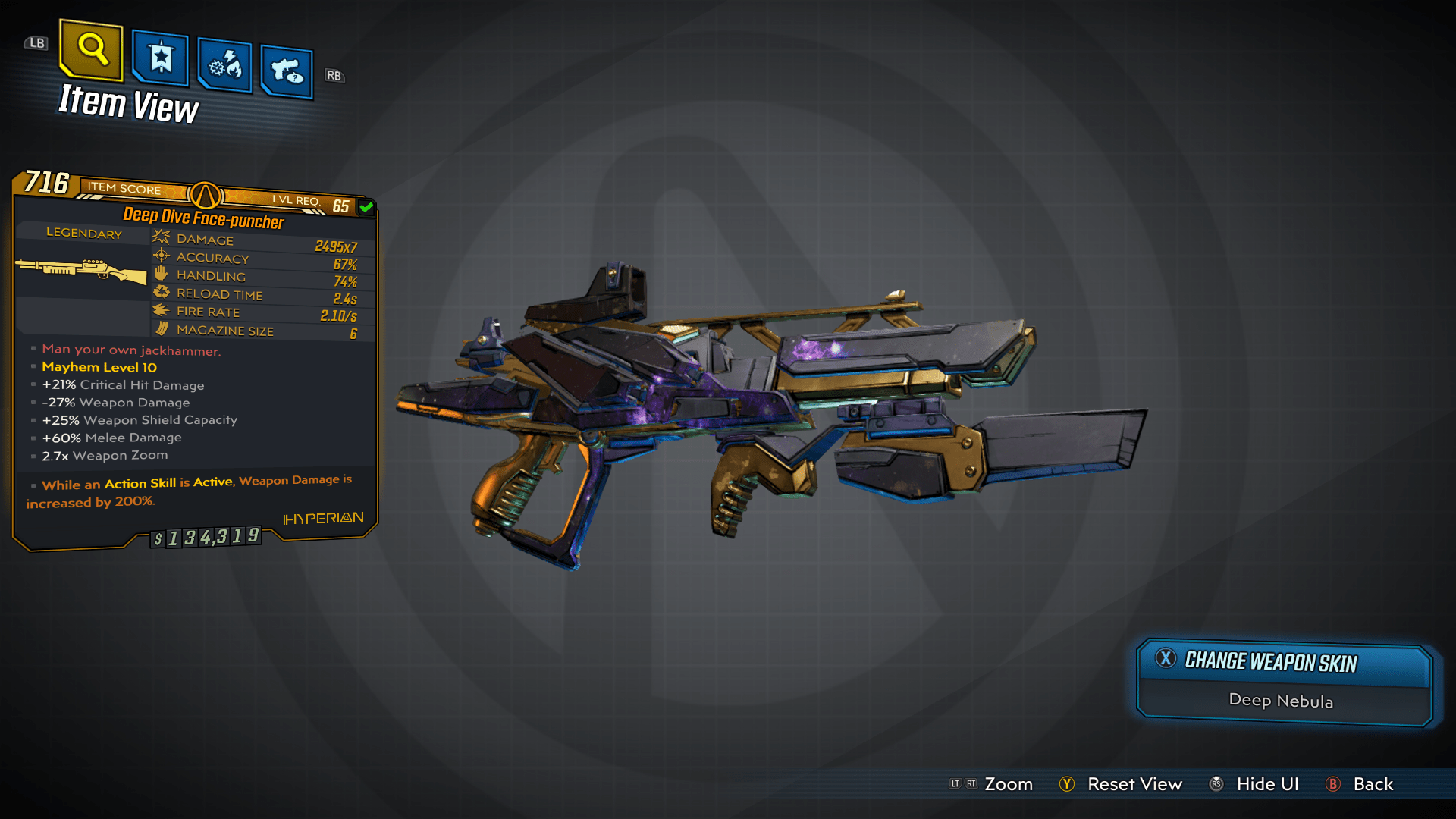1456x819 pixels.
Task: Click the Hyperion manufacturer logo
Action: (x=323, y=517)
